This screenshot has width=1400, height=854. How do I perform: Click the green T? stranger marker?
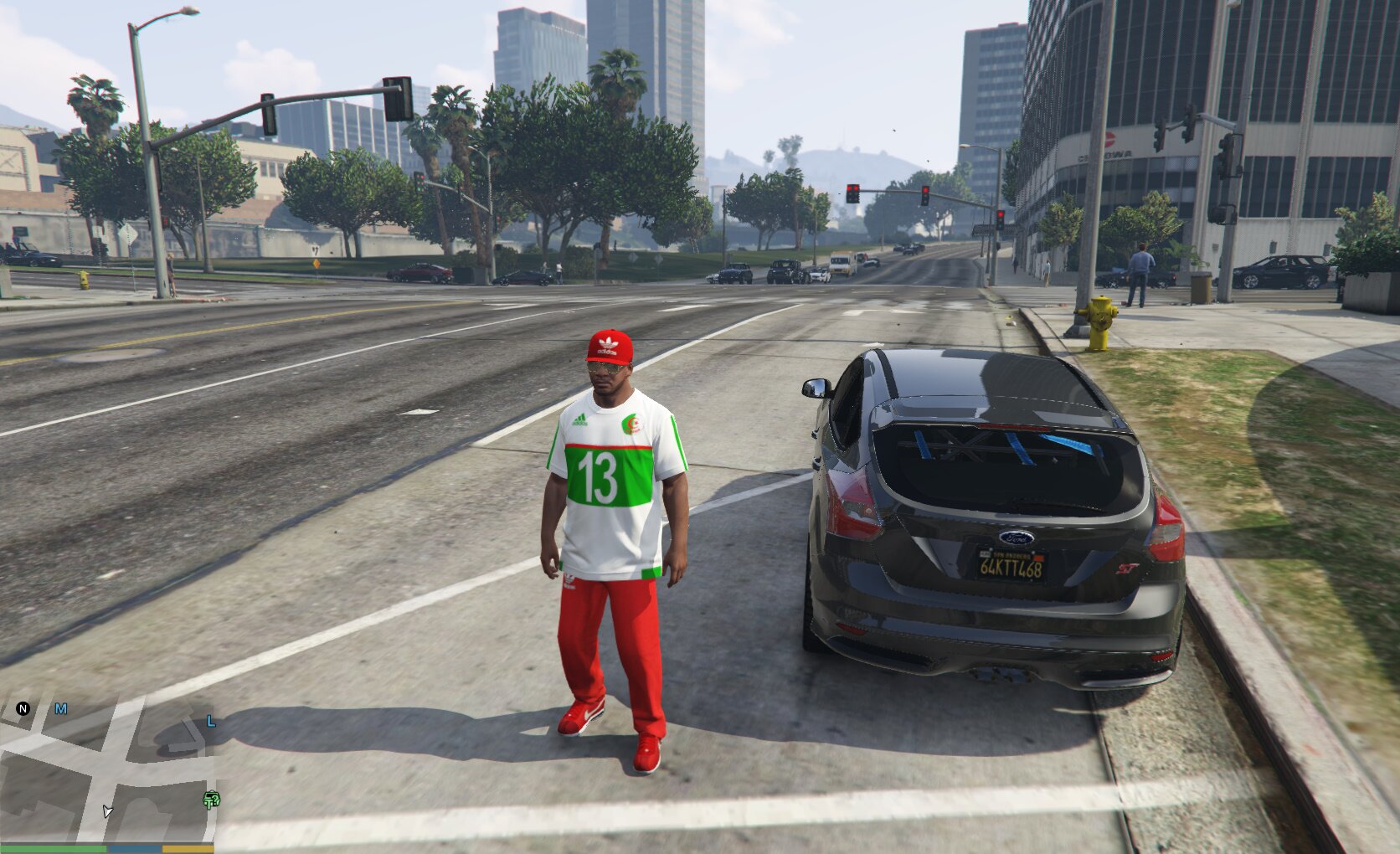coord(212,800)
